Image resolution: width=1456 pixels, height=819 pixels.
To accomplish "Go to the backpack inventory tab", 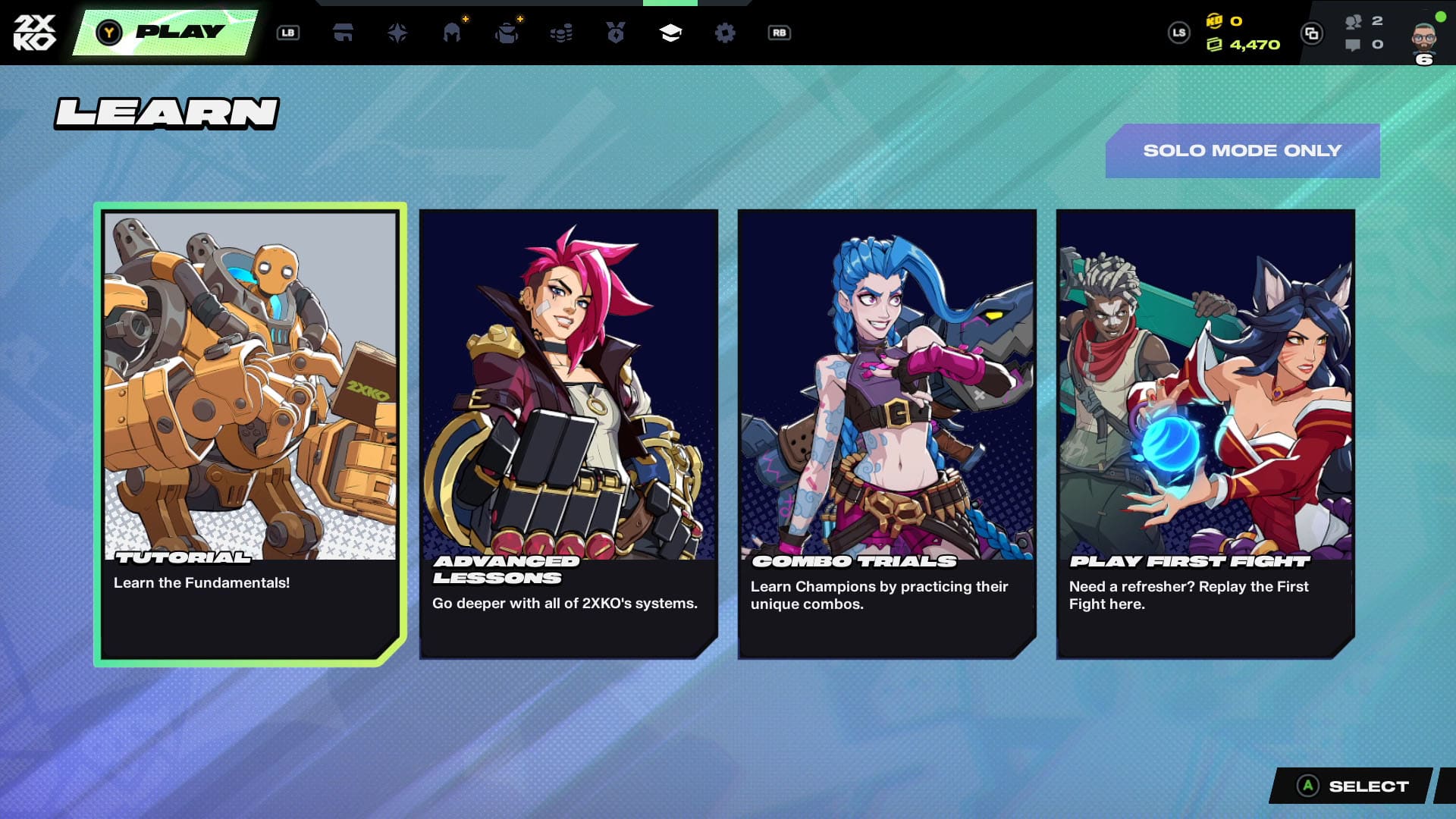I will 507,33.
